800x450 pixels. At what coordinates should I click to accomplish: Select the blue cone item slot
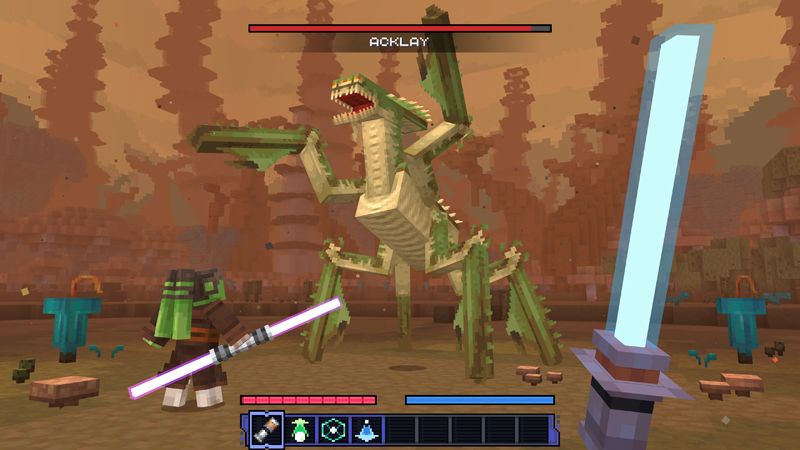[x=366, y=429]
